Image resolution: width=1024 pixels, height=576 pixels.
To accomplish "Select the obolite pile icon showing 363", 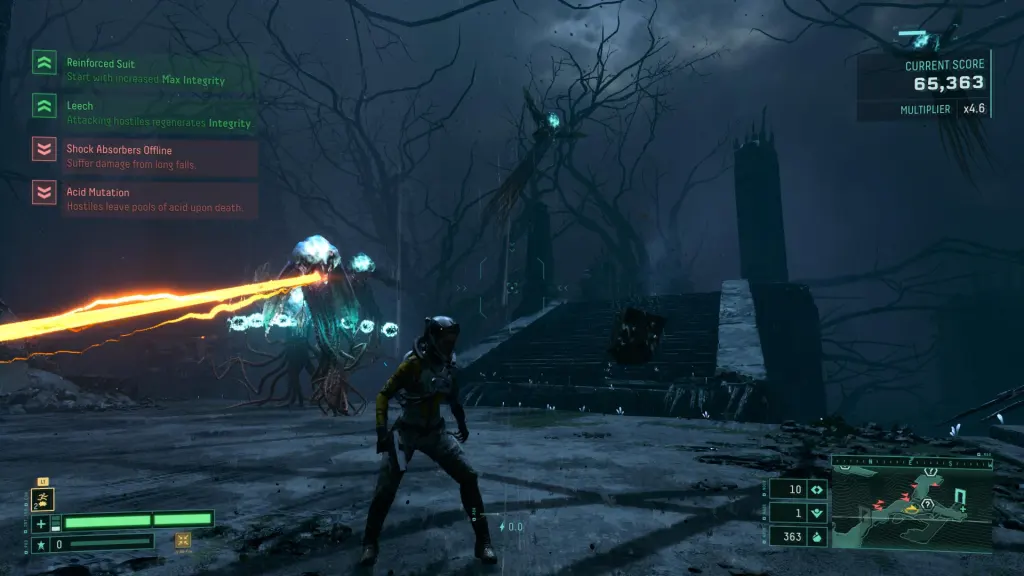I will tap(816, 536).
